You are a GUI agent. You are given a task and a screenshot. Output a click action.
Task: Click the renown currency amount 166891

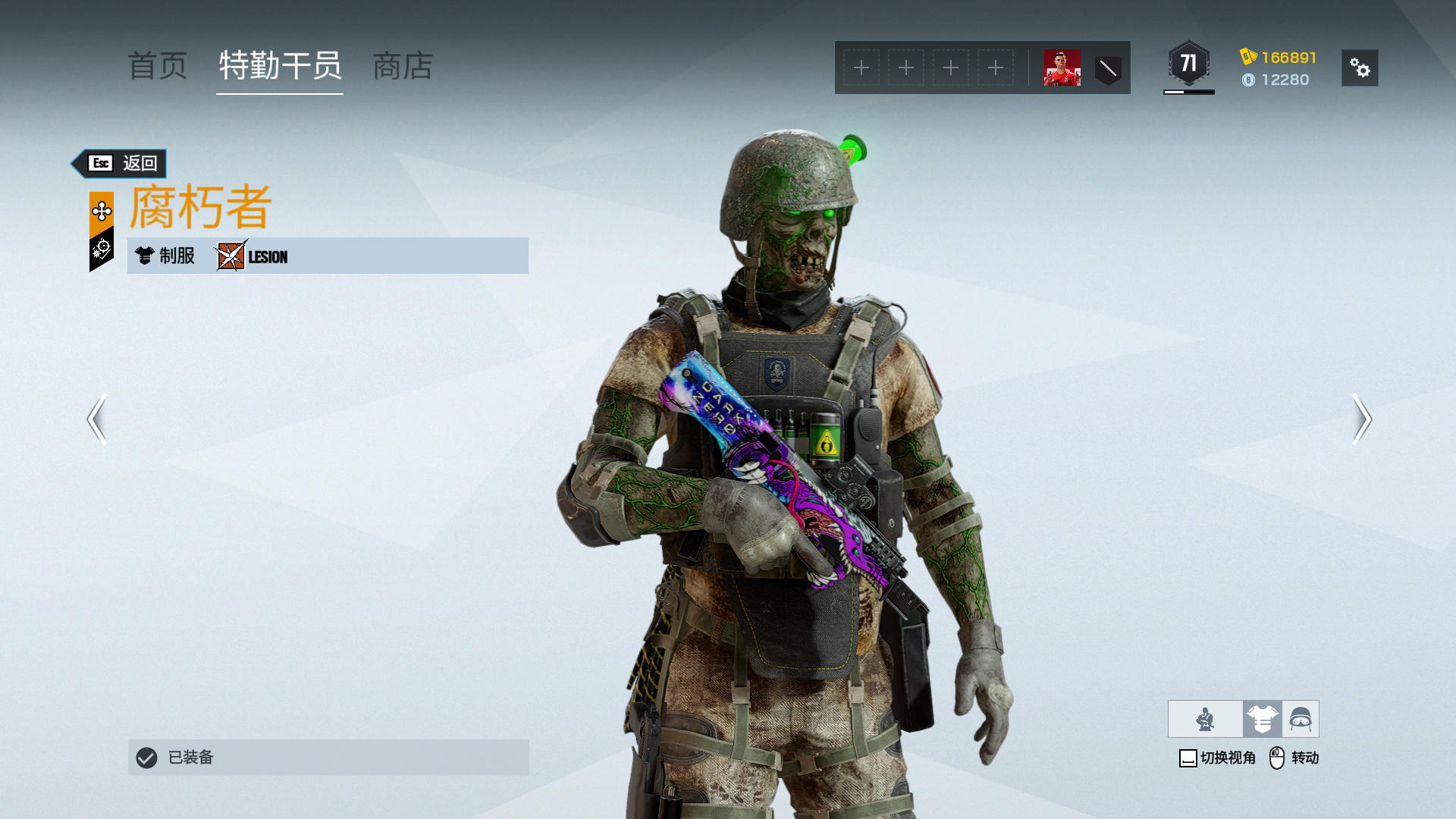click(x=1288, y=58)
